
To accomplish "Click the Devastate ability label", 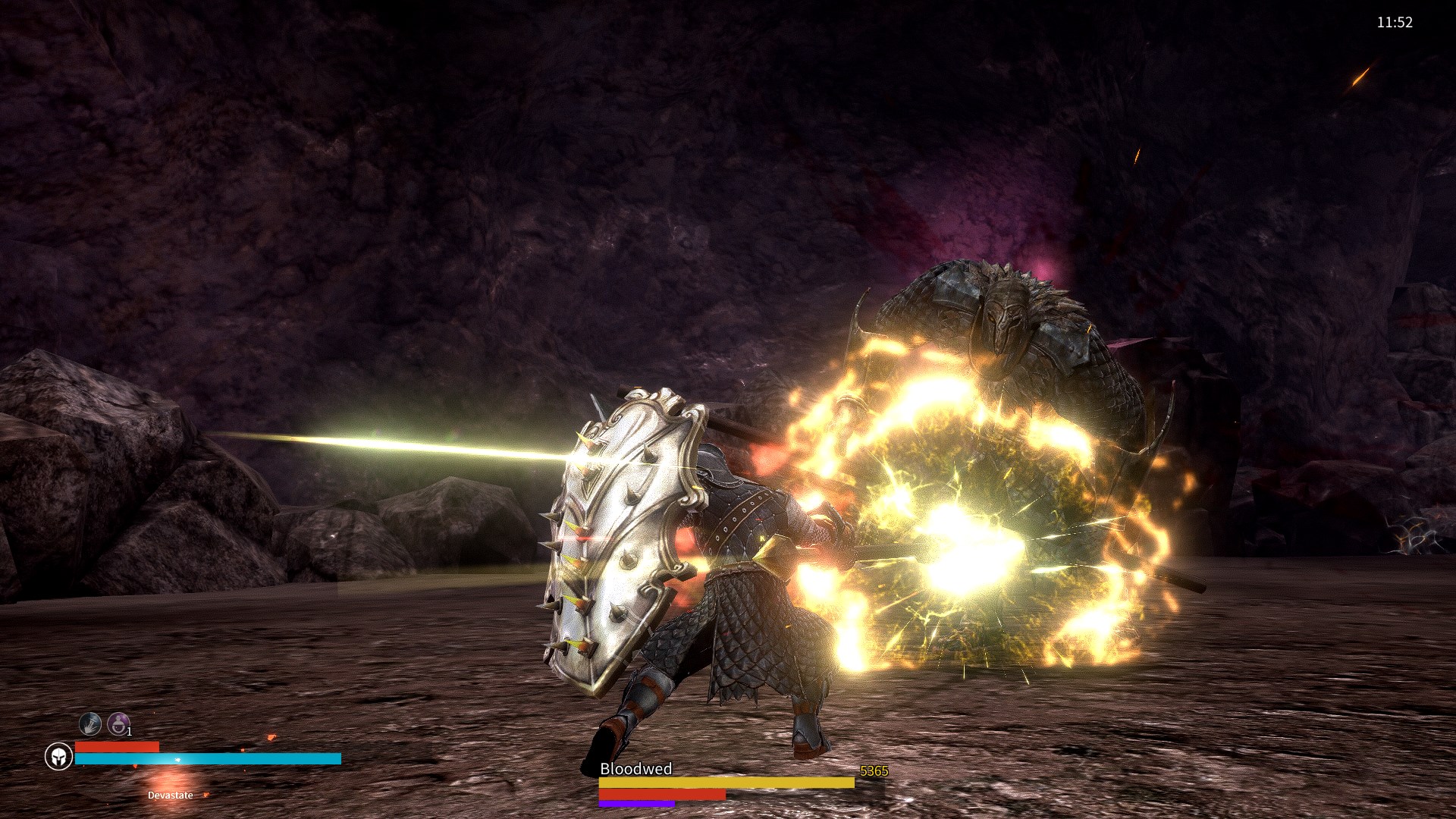I will [x=170, y=795].
